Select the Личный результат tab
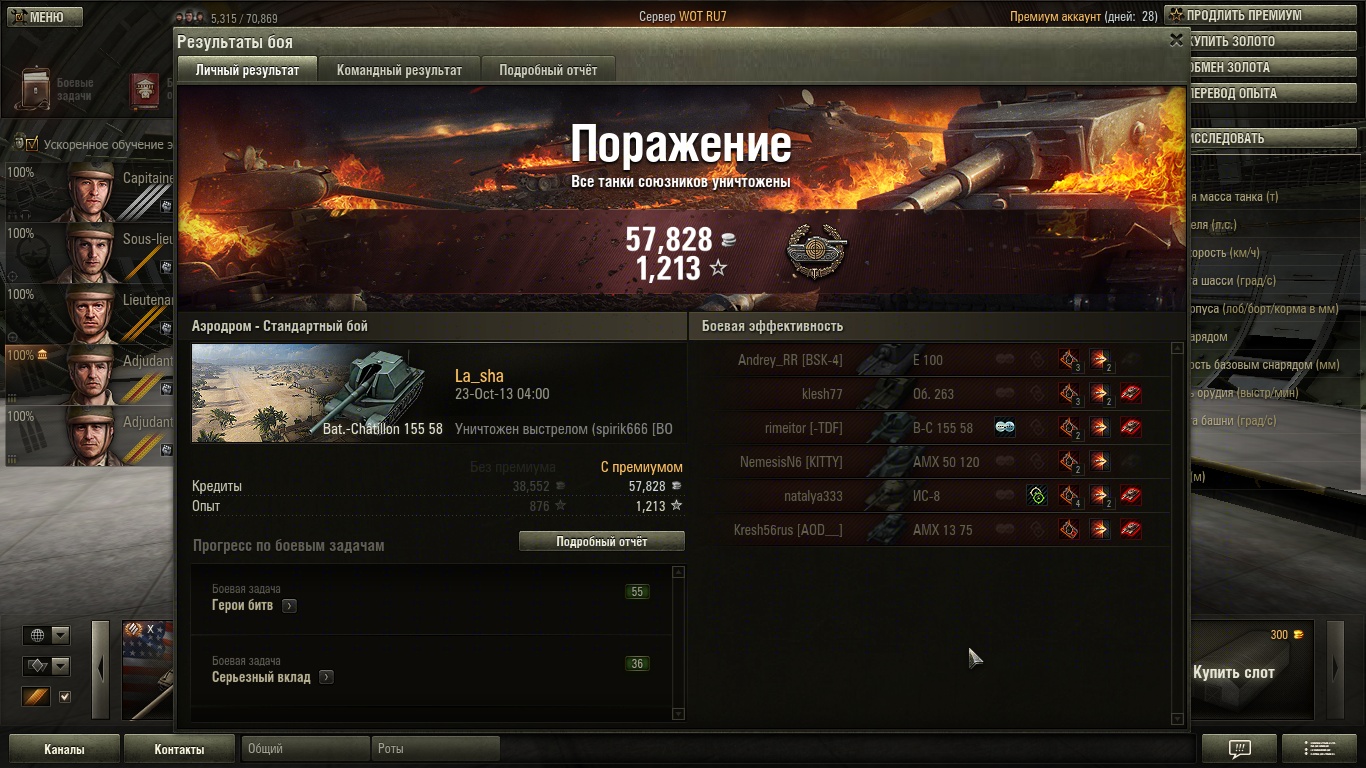This screenshot has height=768, width=1366. coord(247,70)
